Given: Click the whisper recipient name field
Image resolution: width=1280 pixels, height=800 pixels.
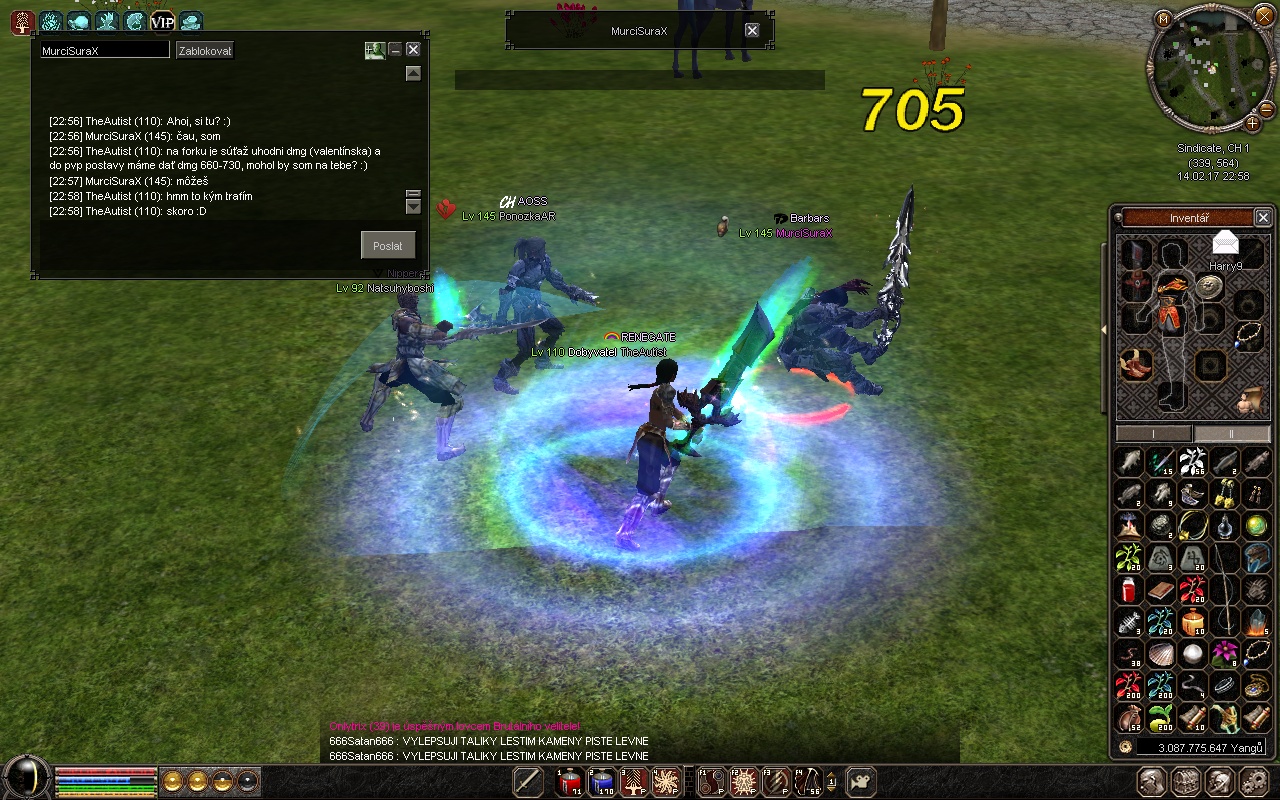Looking at the screenshot, I should [x=105, y=50].
